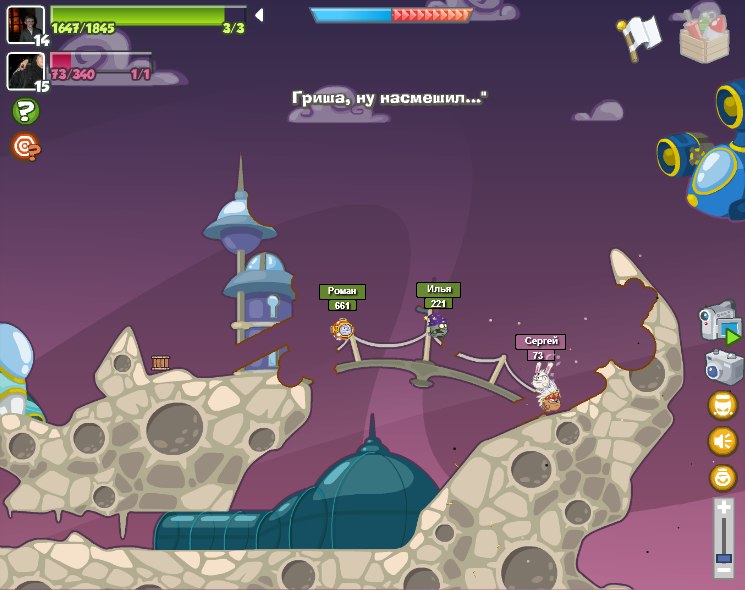Select the level 15 opponent avatar

24,70
